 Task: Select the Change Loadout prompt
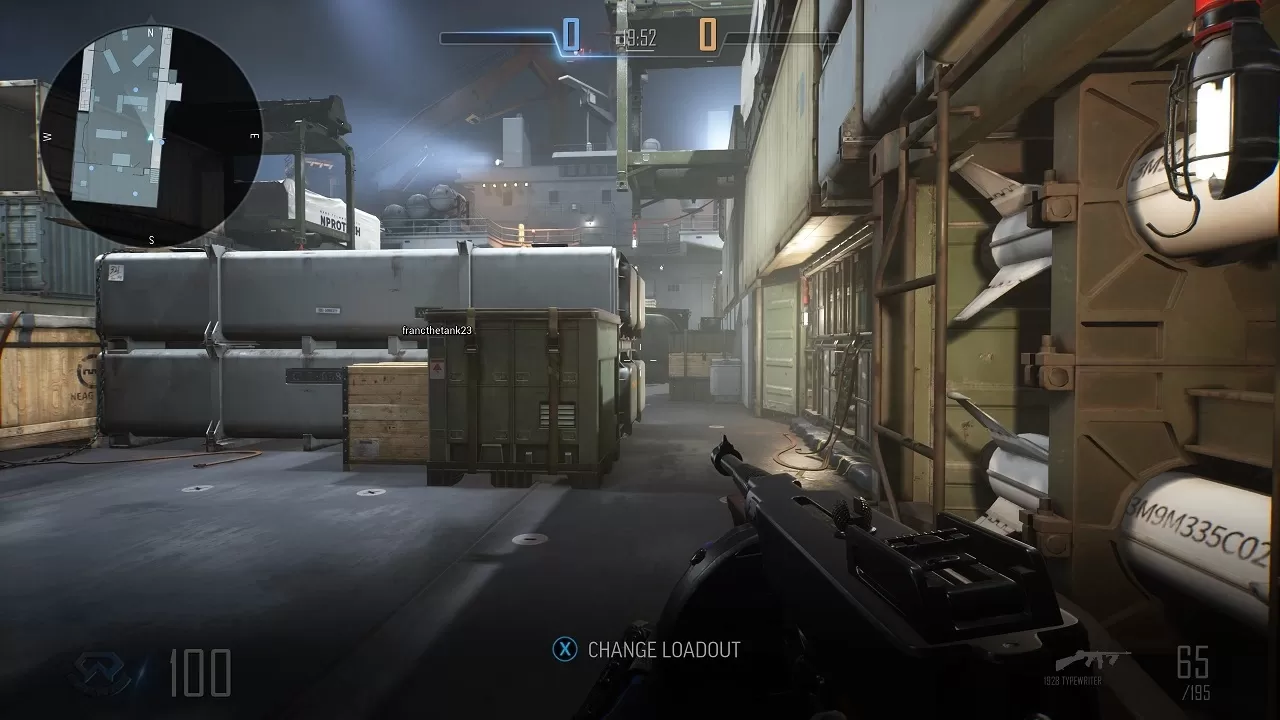pyautogui.click(x=647, y=650)
